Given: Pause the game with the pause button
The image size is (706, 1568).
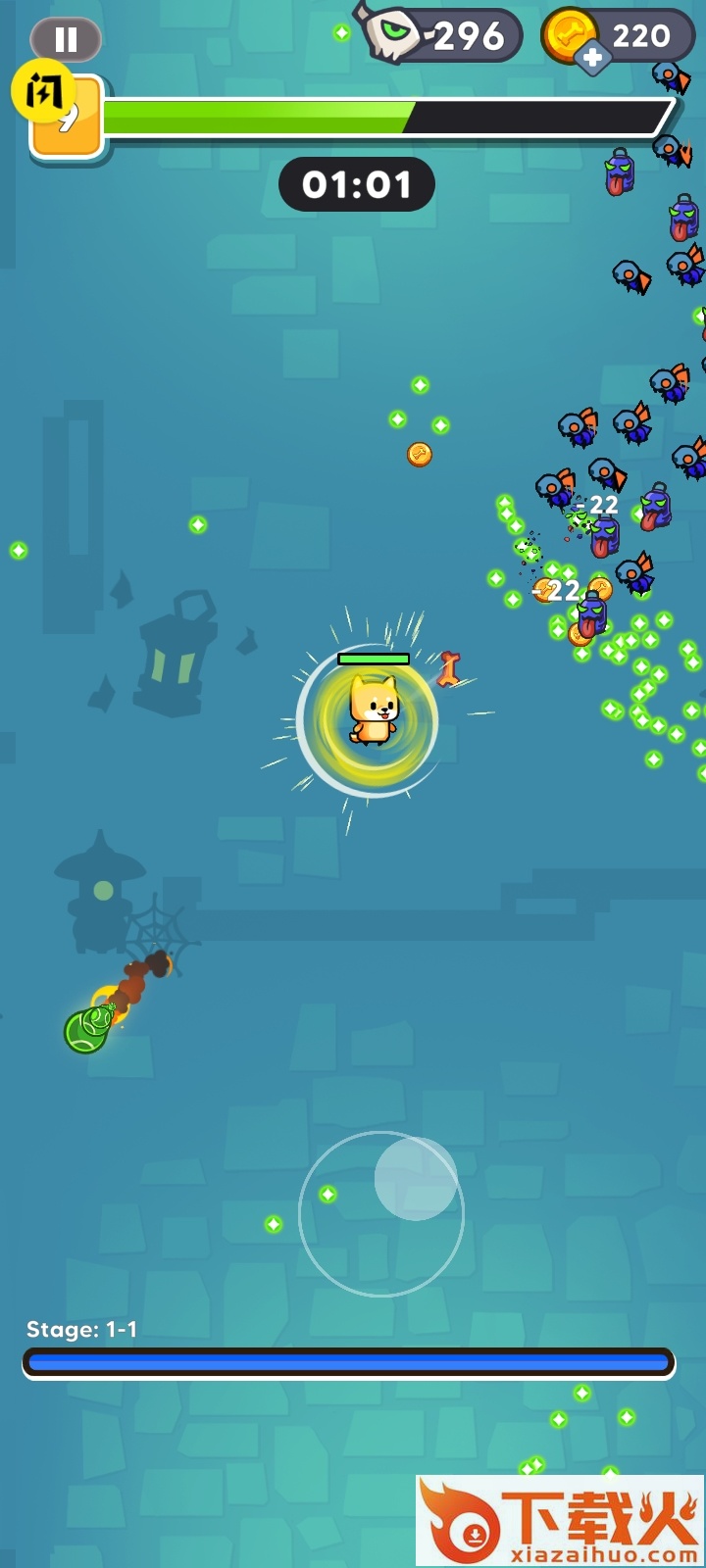Looking at the screenshot, I should (66, 39).
